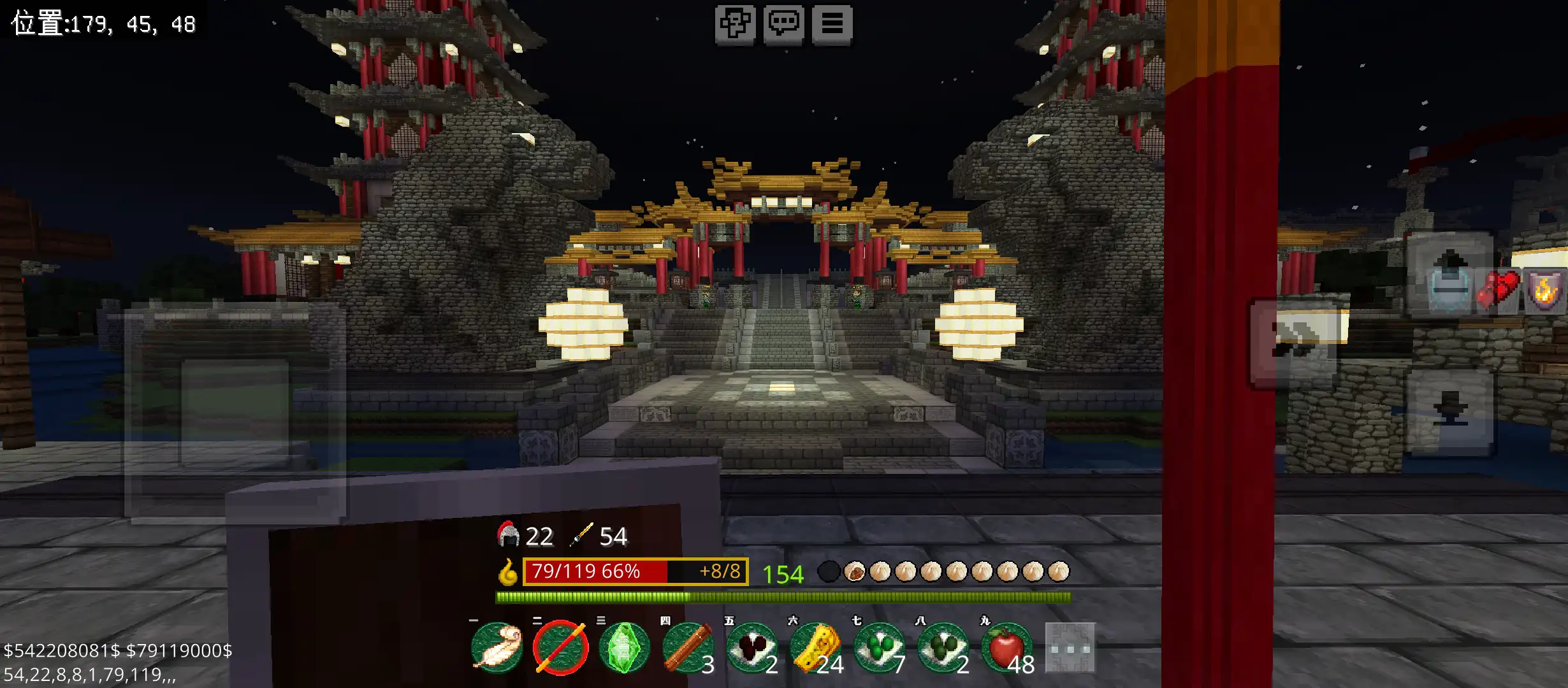This screenshot has height=688, width=1568.
Task: Open the inventory with the three-dots button
Action: click(x=1070, y=648)
